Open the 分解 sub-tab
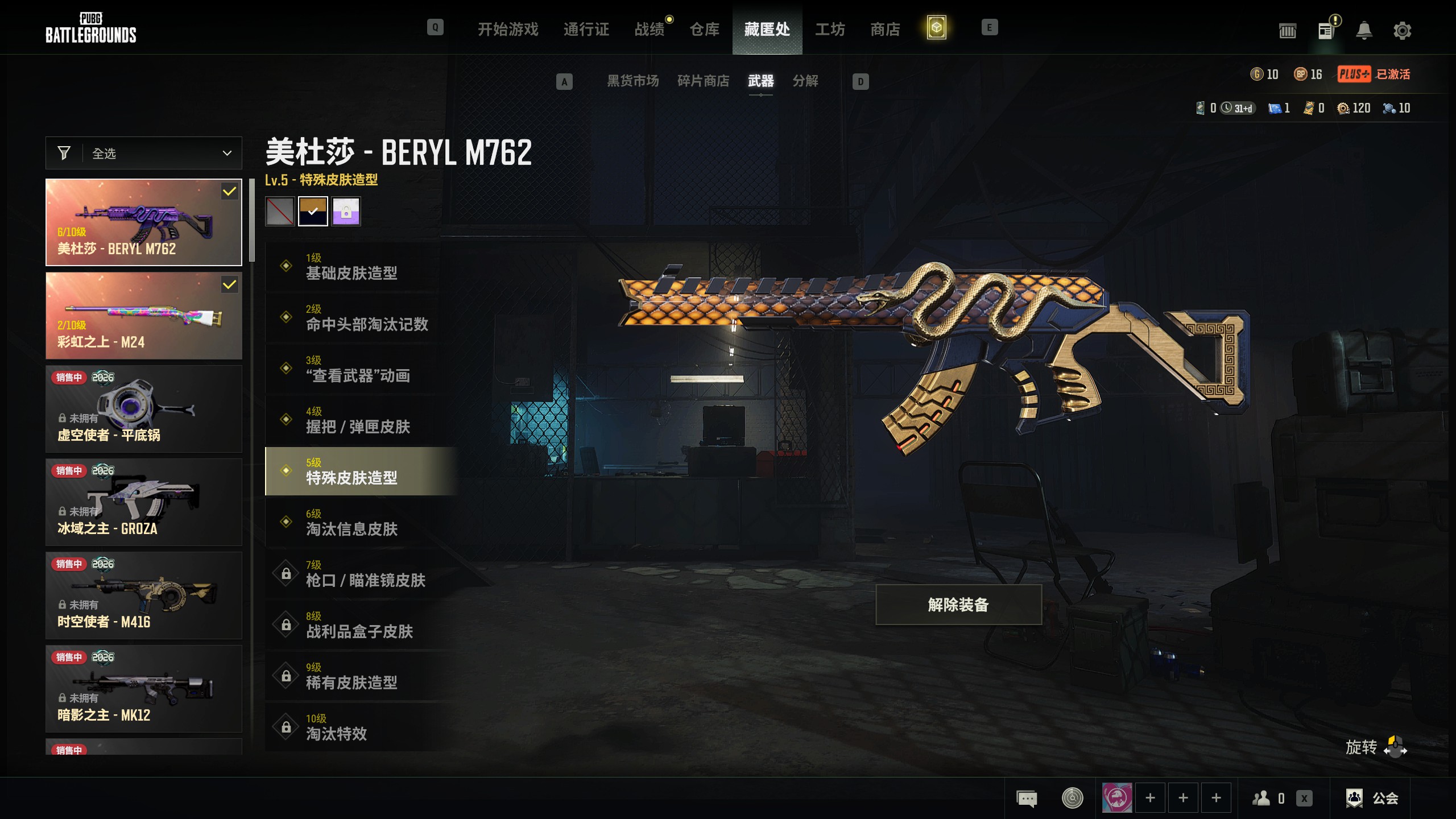Image resolution: width=1456 pixels, height=819 pixels. [805, 81]
